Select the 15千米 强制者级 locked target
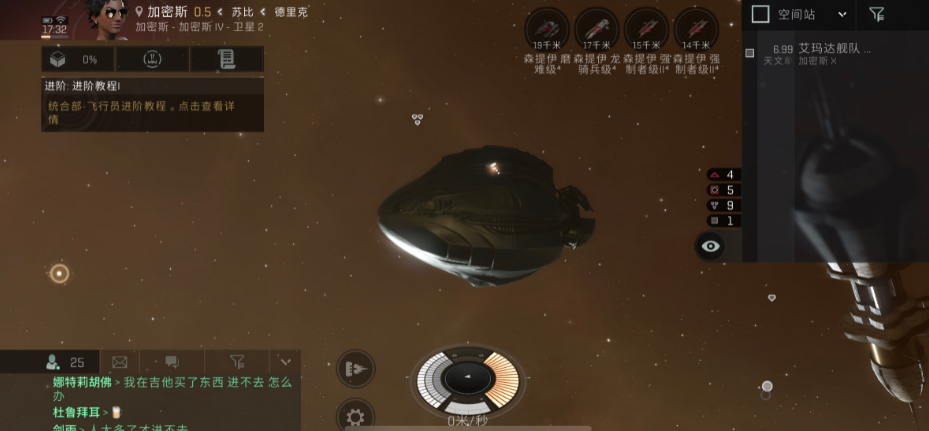This screenshot has width=929, height=431. (646, 28)
